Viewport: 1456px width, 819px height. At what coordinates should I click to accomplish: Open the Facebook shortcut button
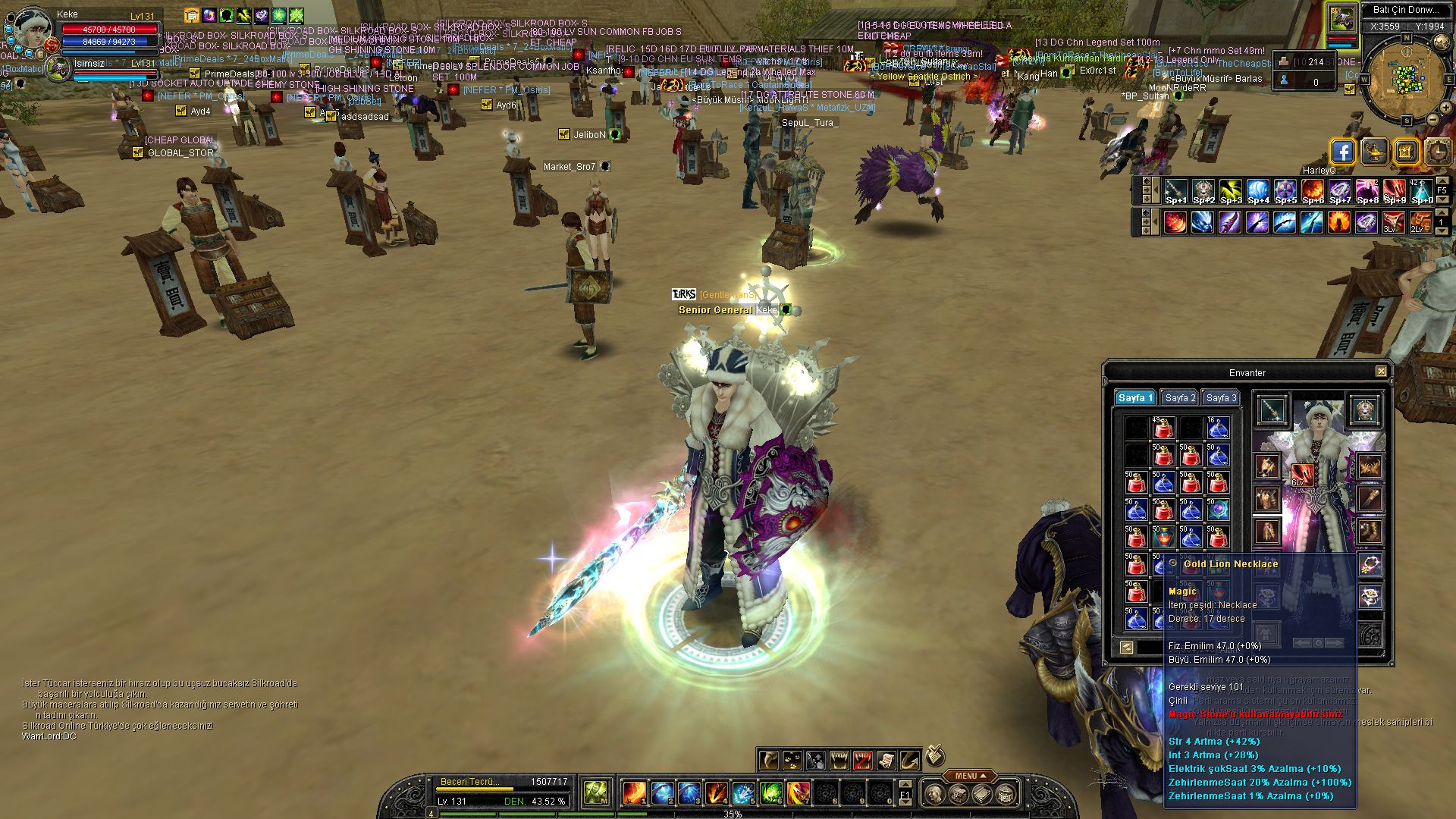(x=1342, y=152)
